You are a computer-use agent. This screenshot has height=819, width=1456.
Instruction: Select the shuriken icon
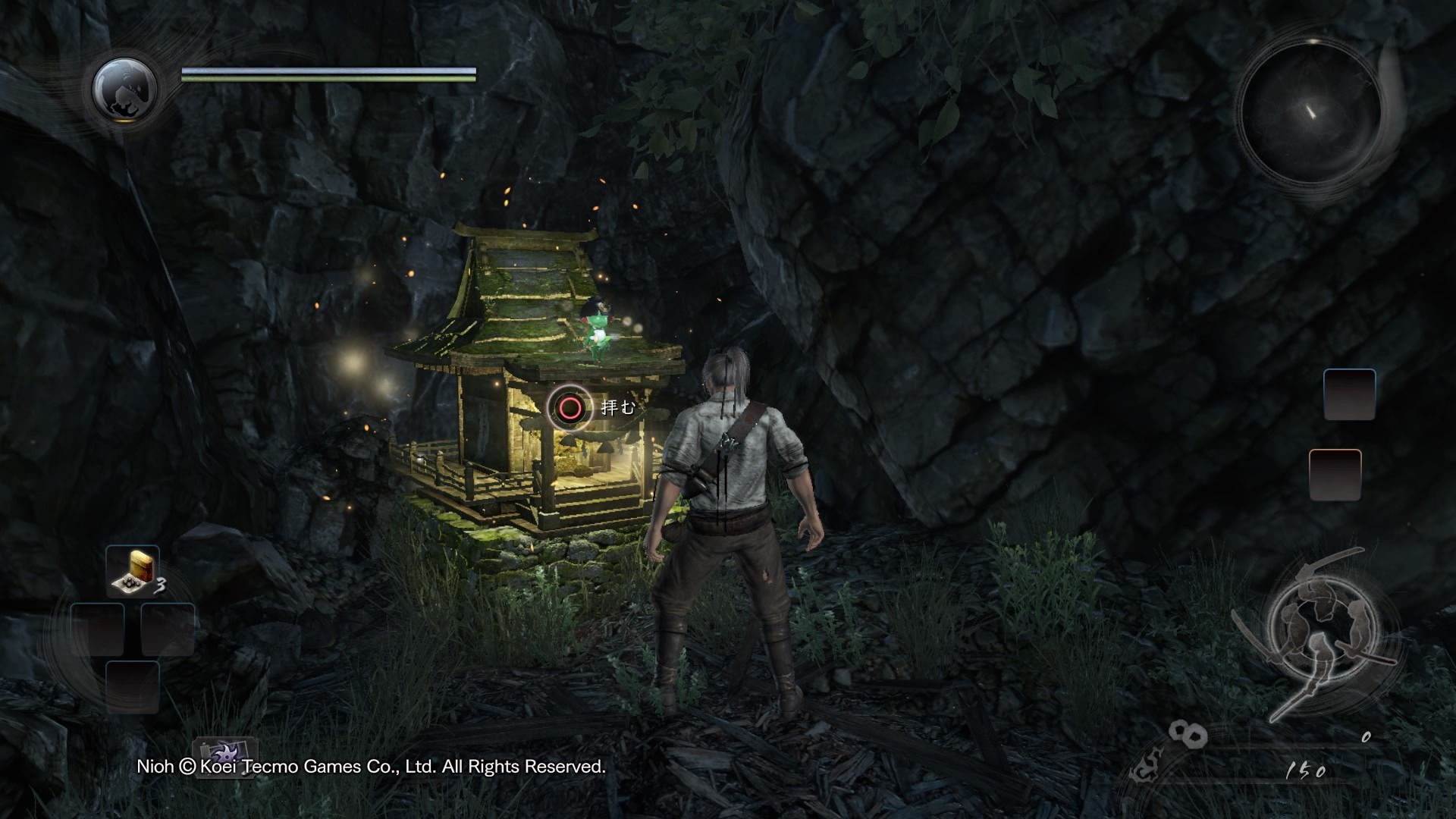pyautogui.click(x=225, y=758)
